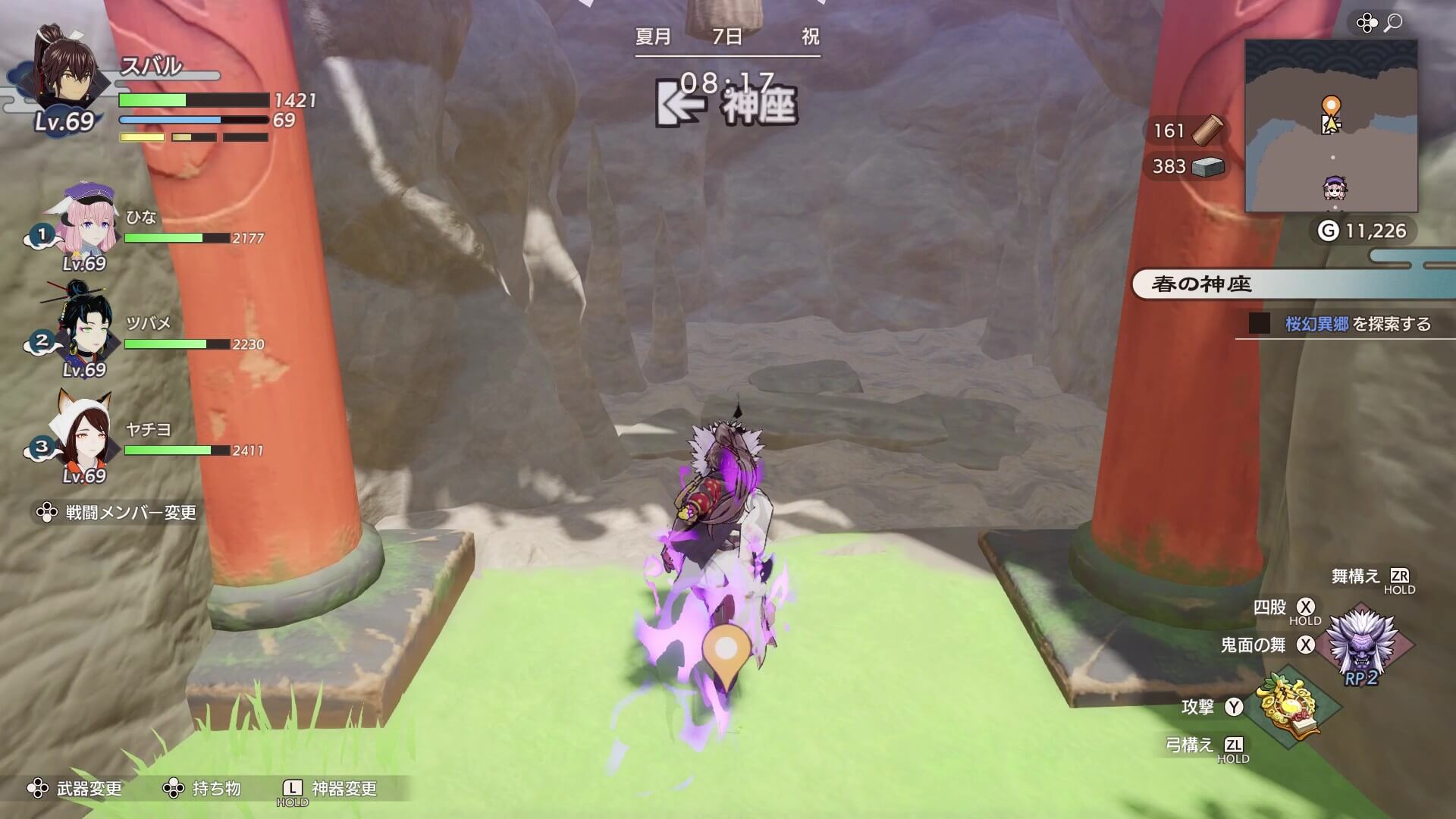
Task: Click the d-pad icon next to 戦闘メンバー変更
Action: click(47, 513)
